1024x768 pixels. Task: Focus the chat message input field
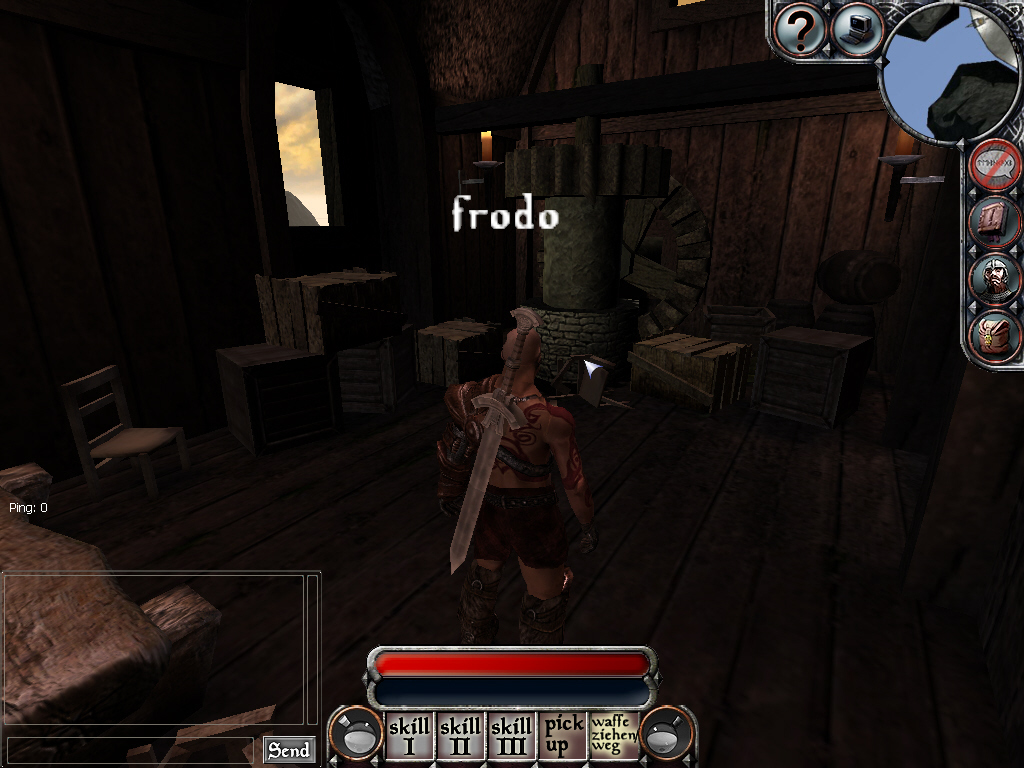pyautogui.click(x=130, y=750)
